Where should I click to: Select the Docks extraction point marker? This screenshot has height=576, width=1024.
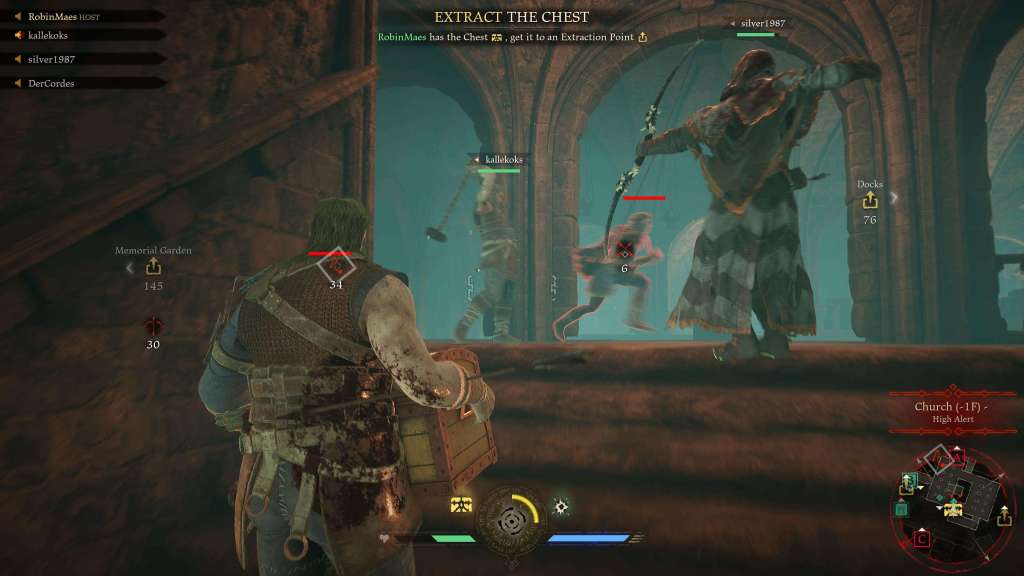pos(869,201)
